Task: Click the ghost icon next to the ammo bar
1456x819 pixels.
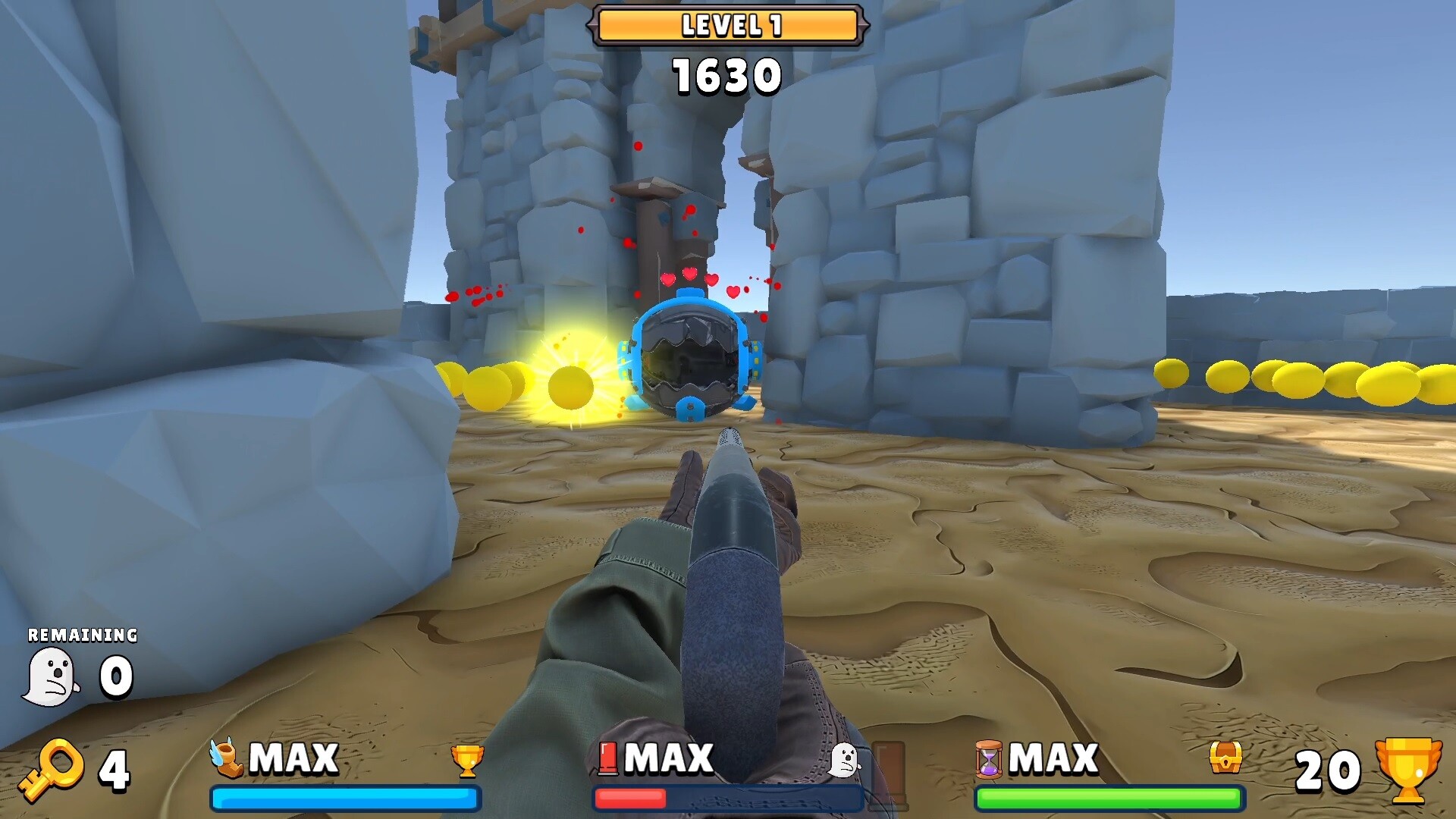Action: tap(844, 758)
